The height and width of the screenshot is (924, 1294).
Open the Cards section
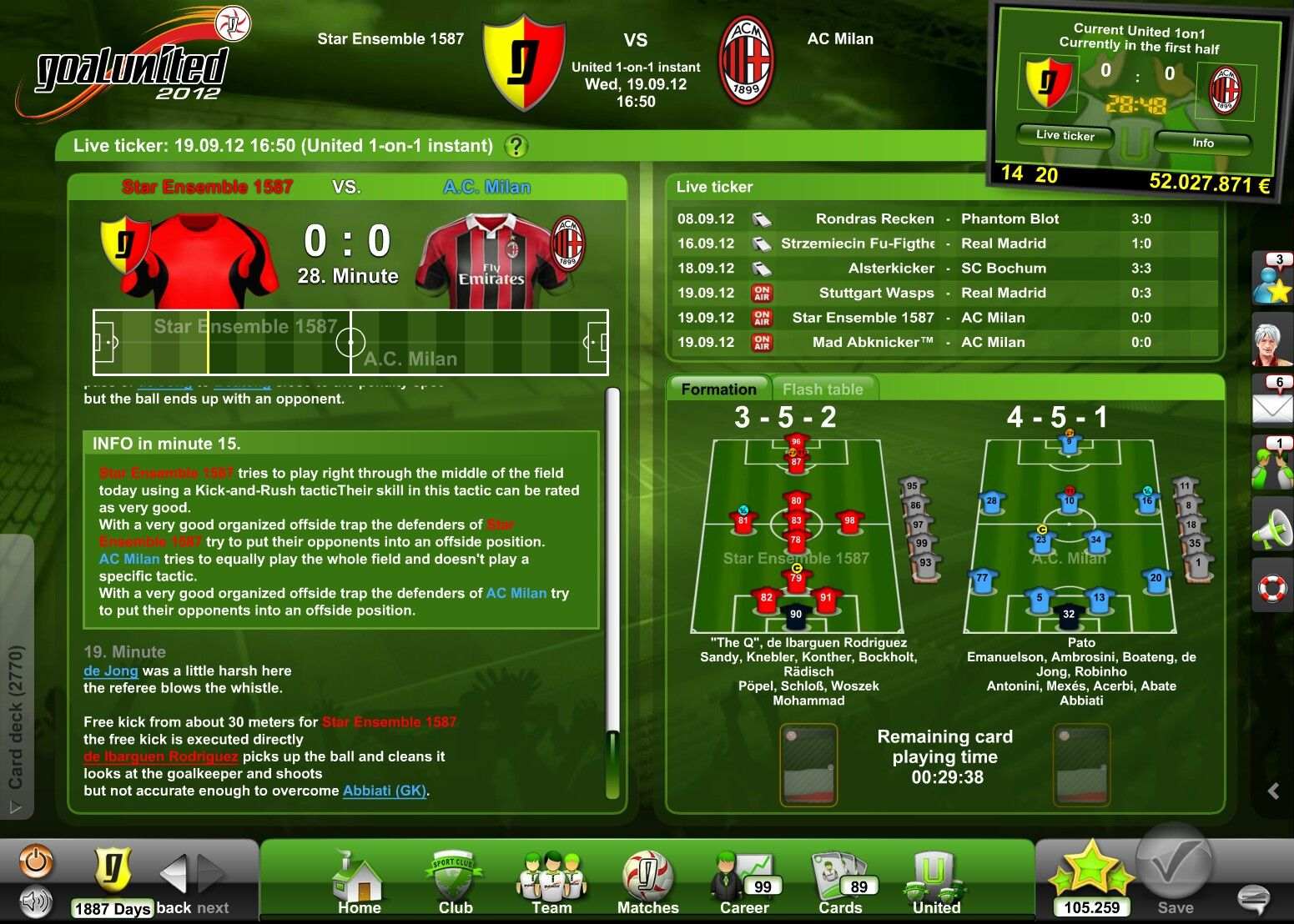[x=840, y=884]
